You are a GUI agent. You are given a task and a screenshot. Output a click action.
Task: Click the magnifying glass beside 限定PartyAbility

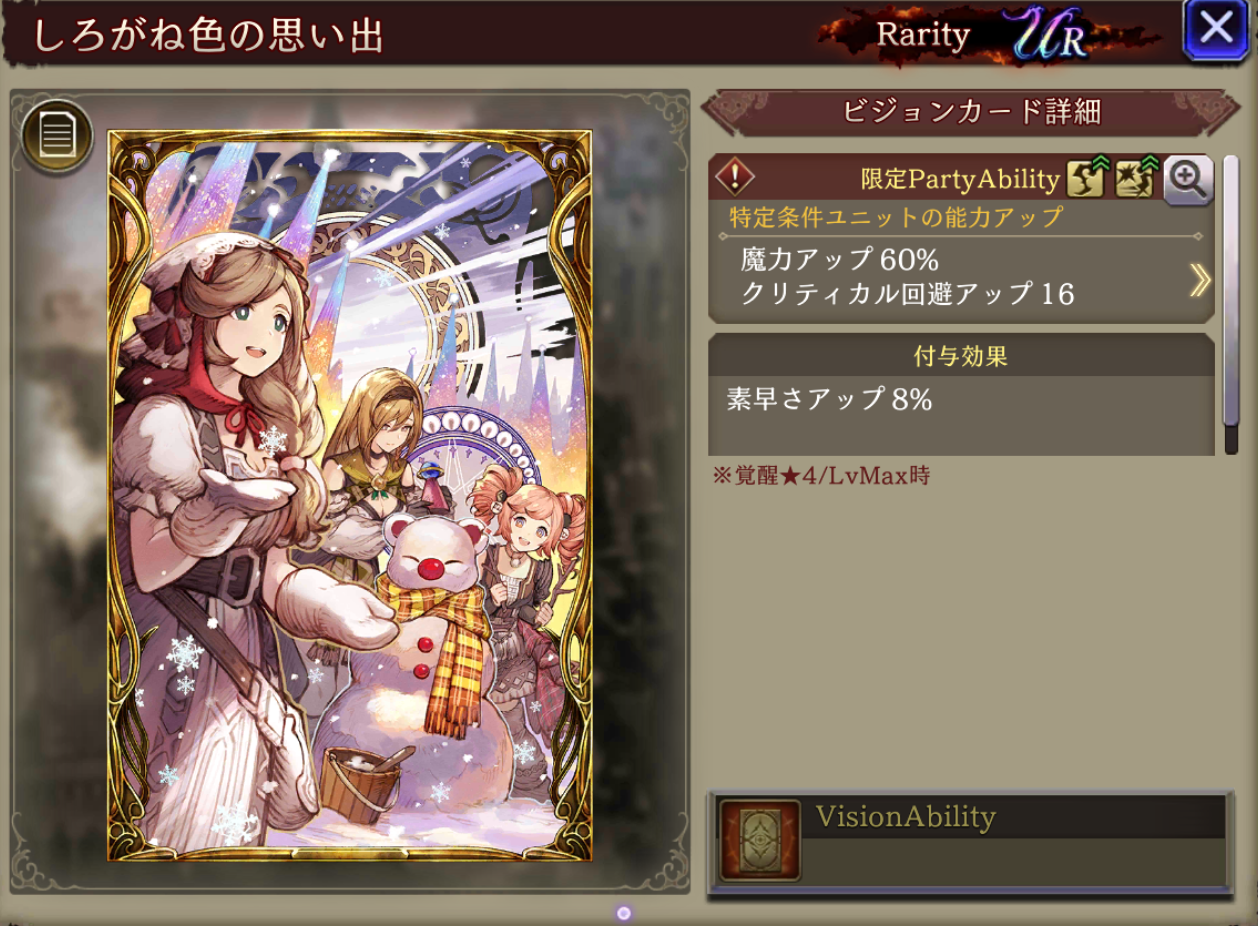tap(1188, 180)
